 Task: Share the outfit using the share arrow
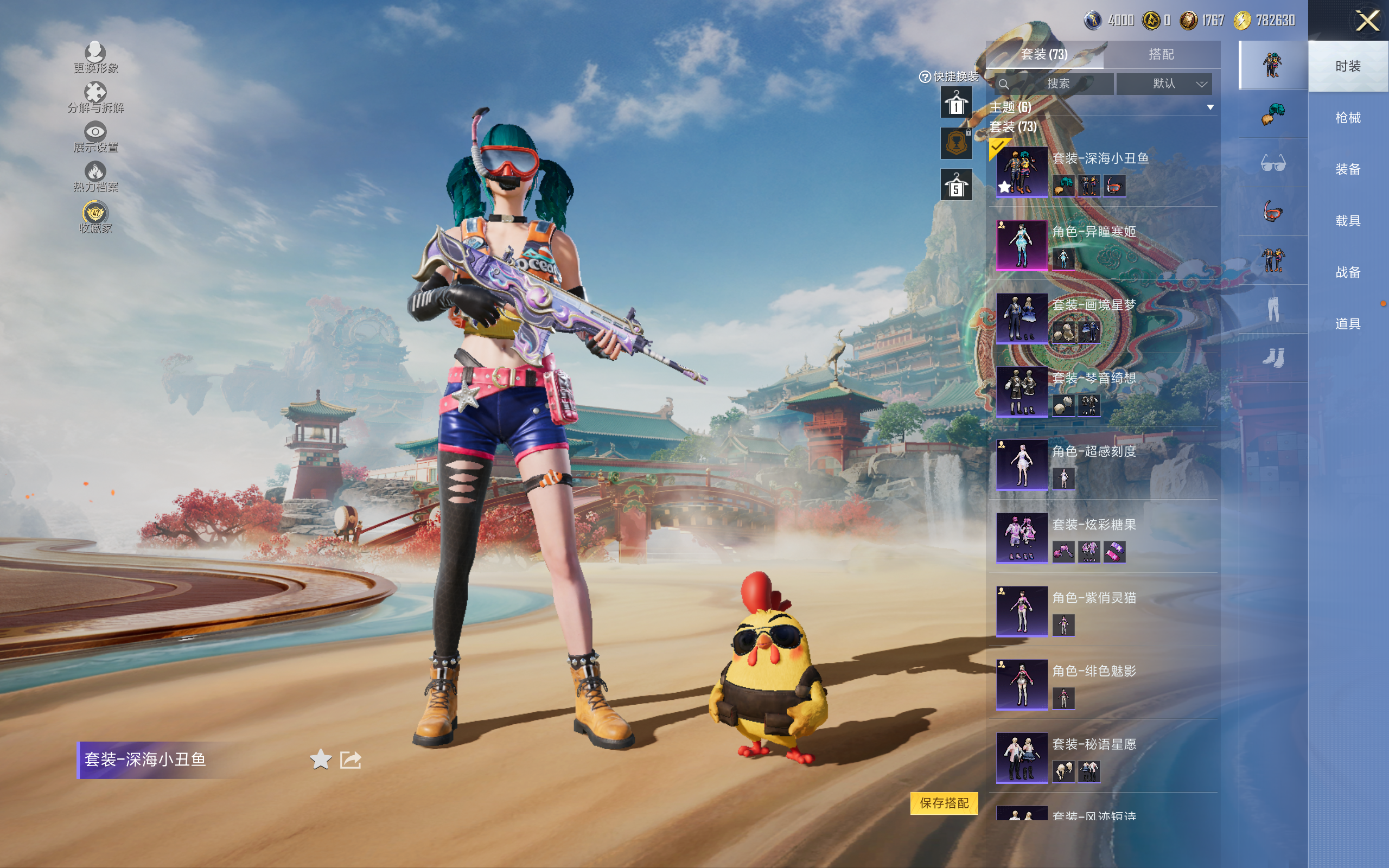click(351, 759)
